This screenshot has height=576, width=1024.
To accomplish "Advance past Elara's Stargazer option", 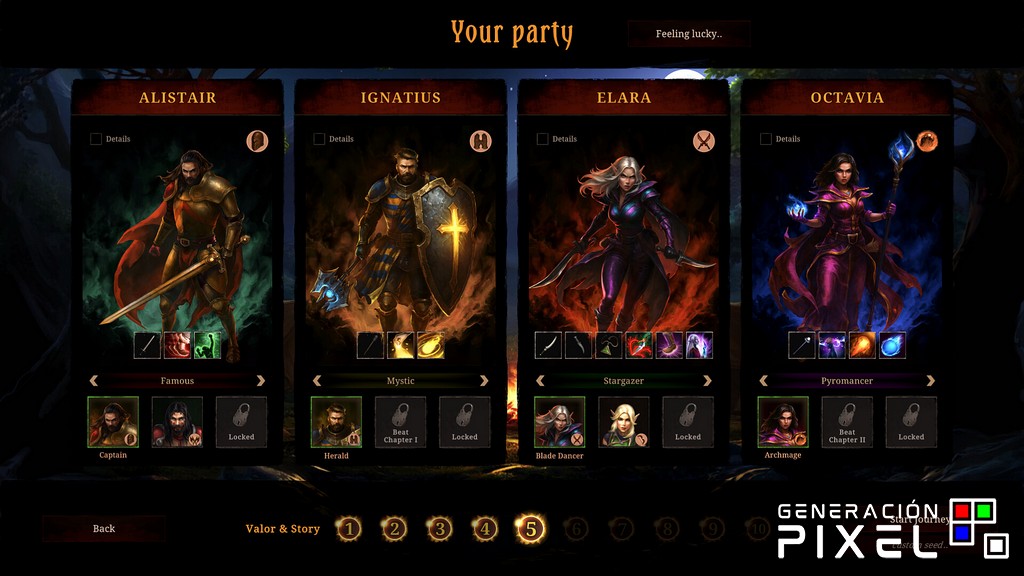I will (x=708, y=381).
